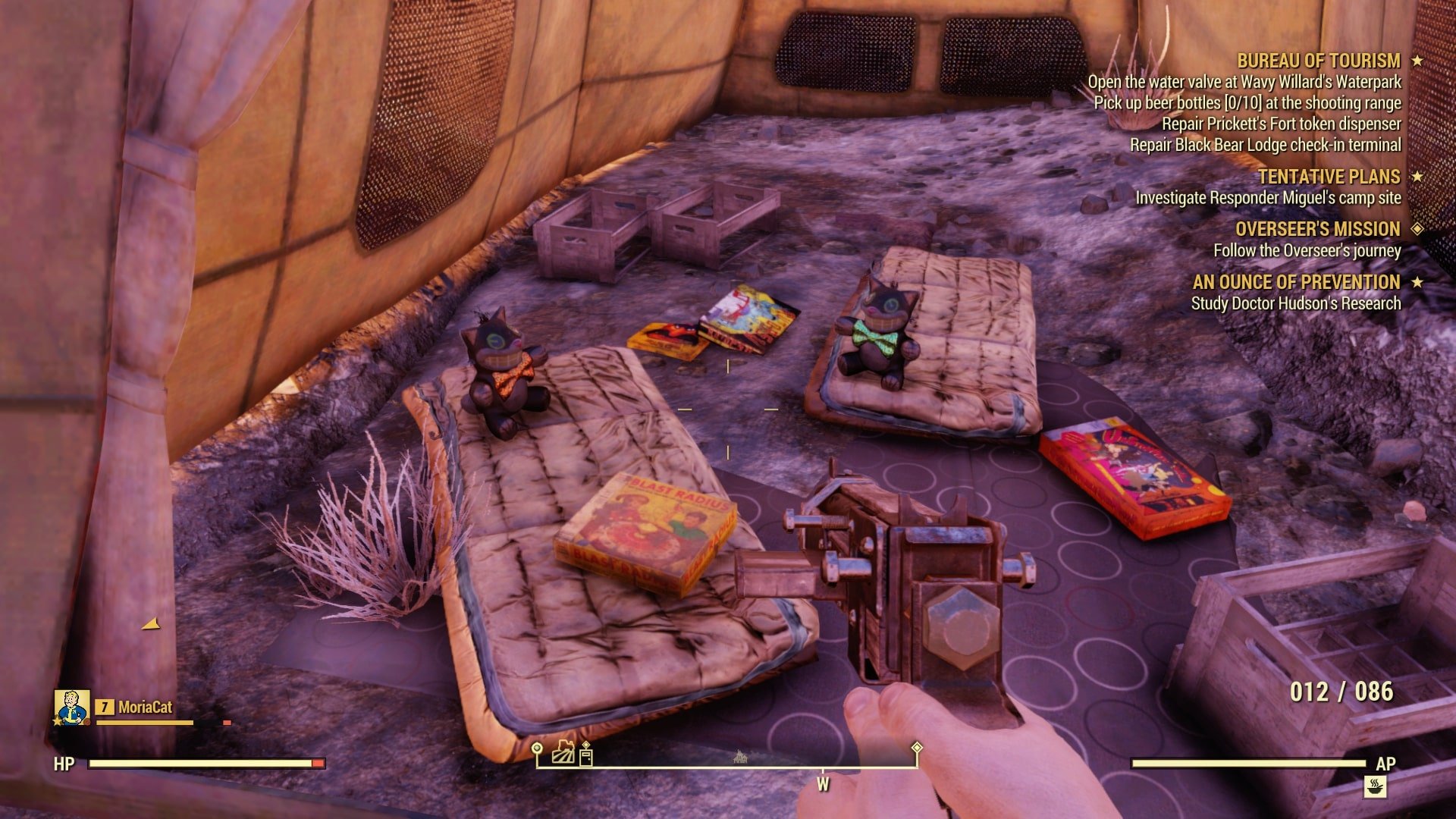The width and height of the screenshot is (1456, 819).
Task: Open the An Ounce of Prevention quest
Action: tap(1296, 282)
